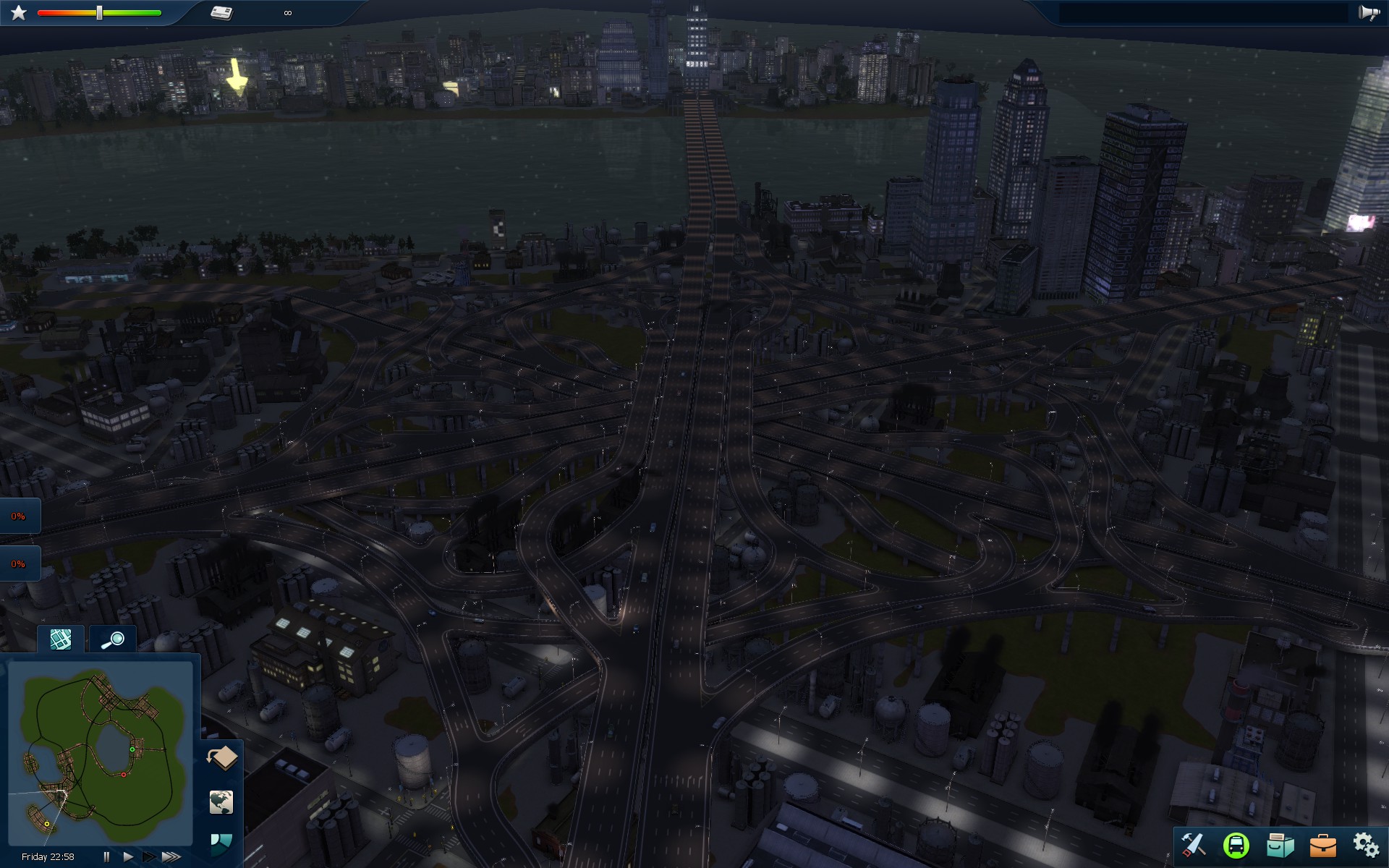Viewport: 1389px width, 868px height.
Task: Open the vehicles bus menu
Action: 1236,843
